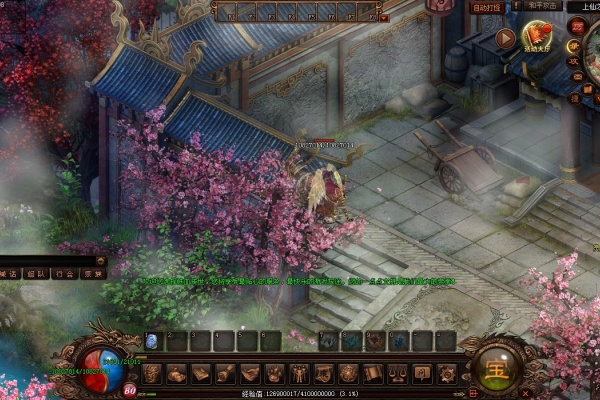Open the balance scales menu icon
The height and width of the screenshot is (400, 600).
(397, 373)
